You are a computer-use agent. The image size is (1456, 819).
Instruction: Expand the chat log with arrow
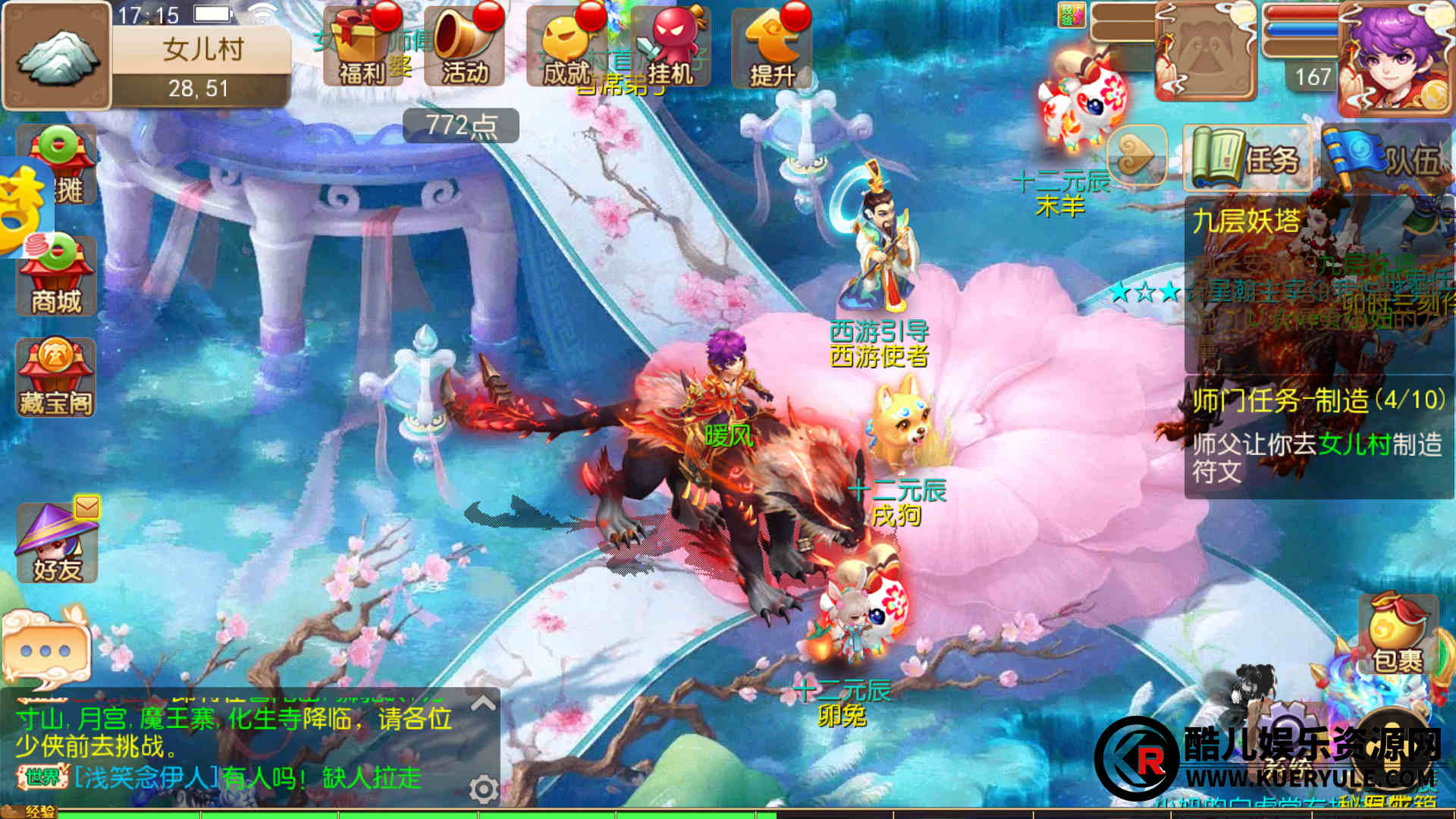pyautogui.click(x=483, y=703)
